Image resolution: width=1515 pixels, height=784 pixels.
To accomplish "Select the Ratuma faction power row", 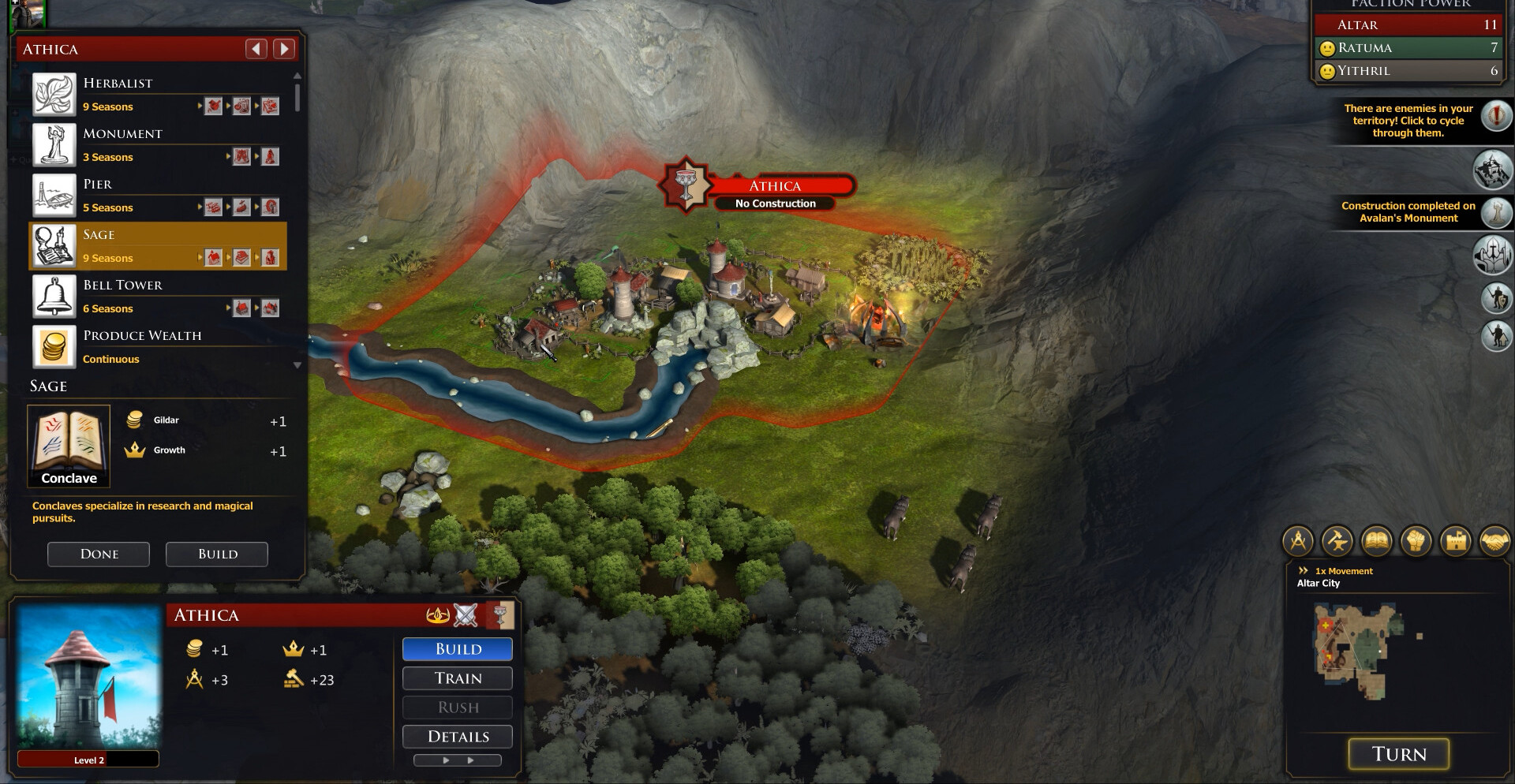I will (x=1412, y=48).
